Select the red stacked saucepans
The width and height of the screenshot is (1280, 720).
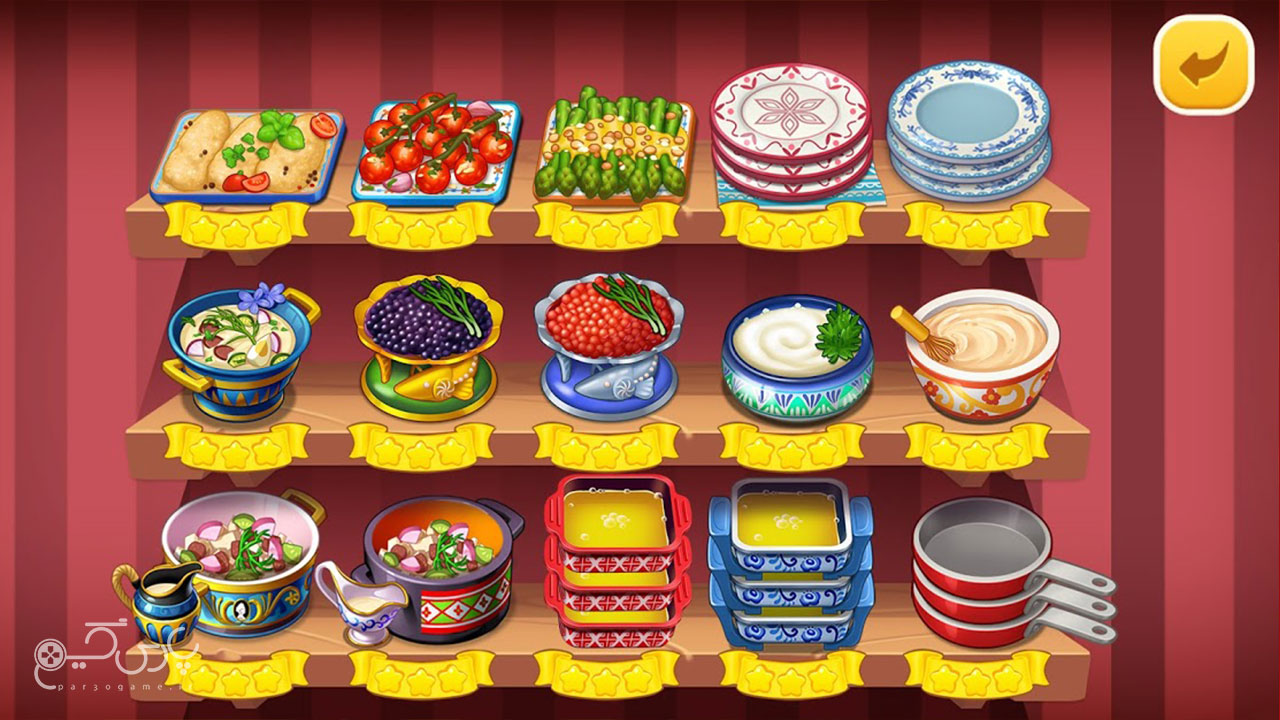coord(980,570)
